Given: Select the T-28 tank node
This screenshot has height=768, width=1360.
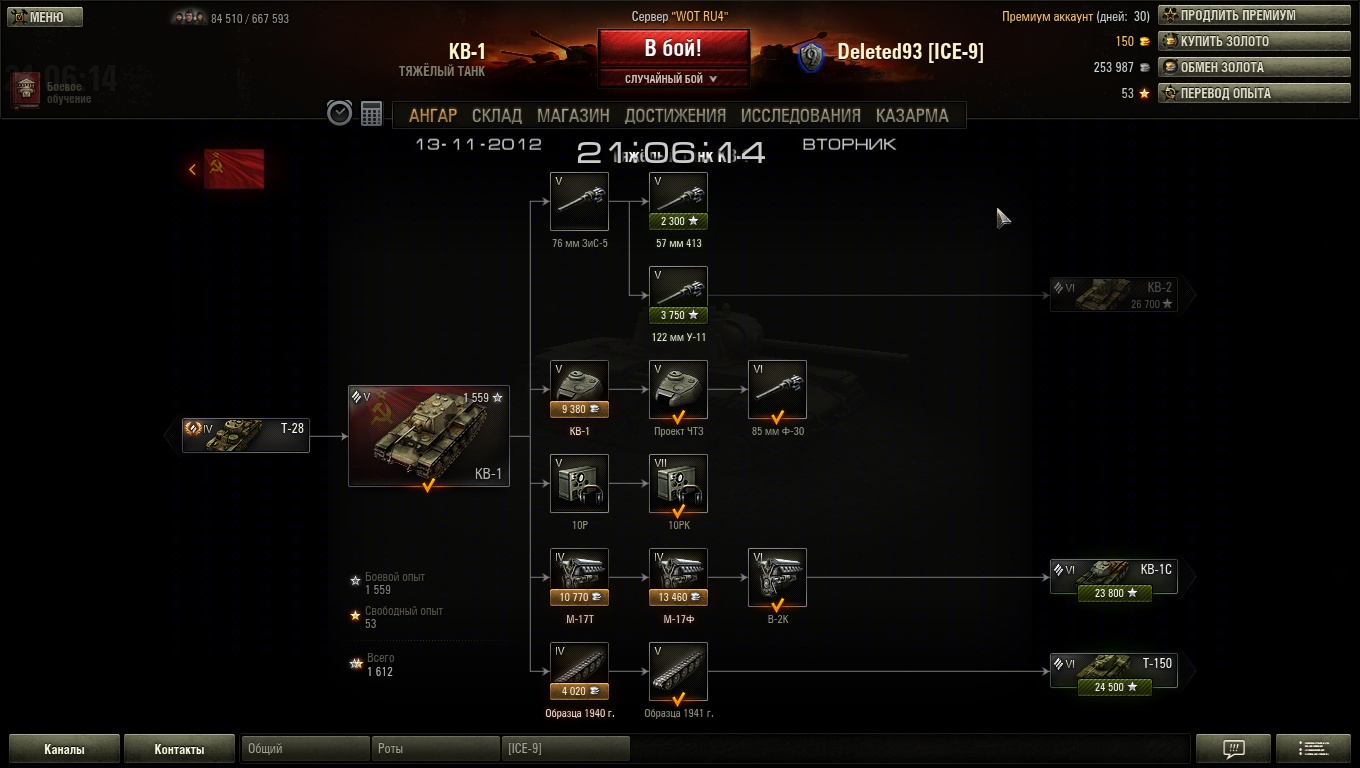Looking at the screenshot, I should 246,435.
